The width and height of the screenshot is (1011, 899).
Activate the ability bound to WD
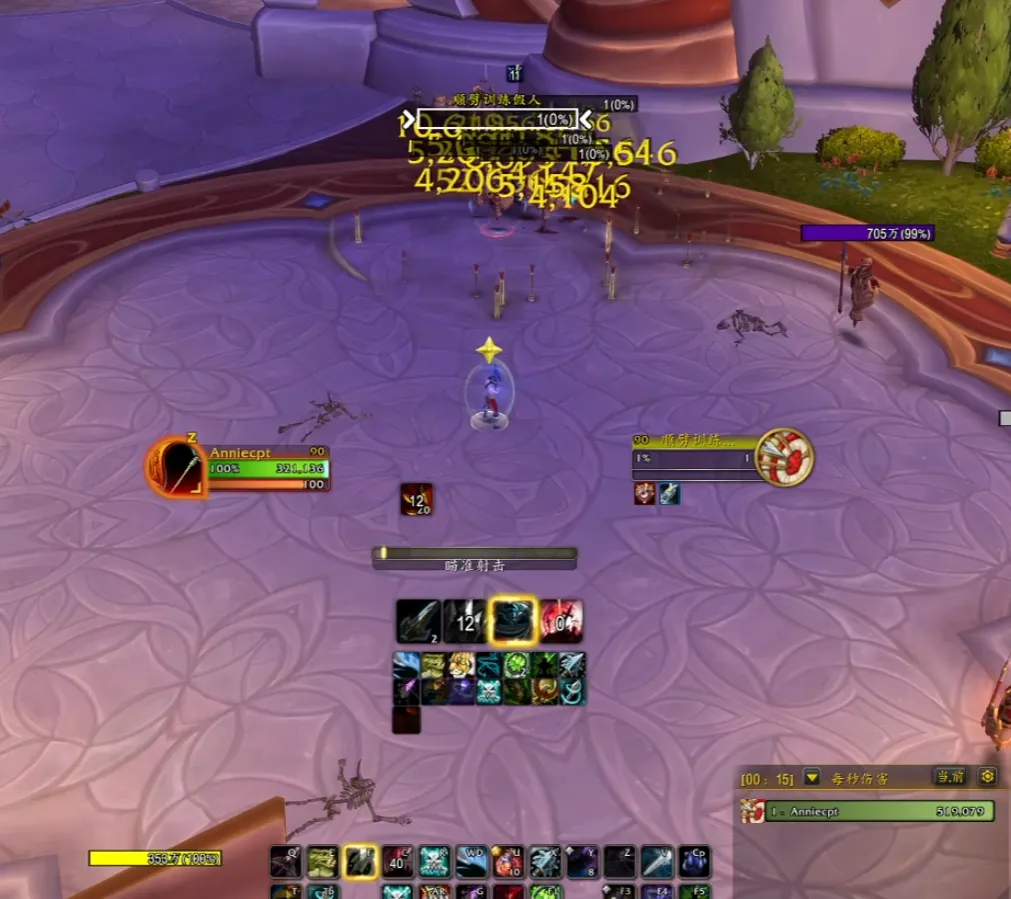click(471, 861)
